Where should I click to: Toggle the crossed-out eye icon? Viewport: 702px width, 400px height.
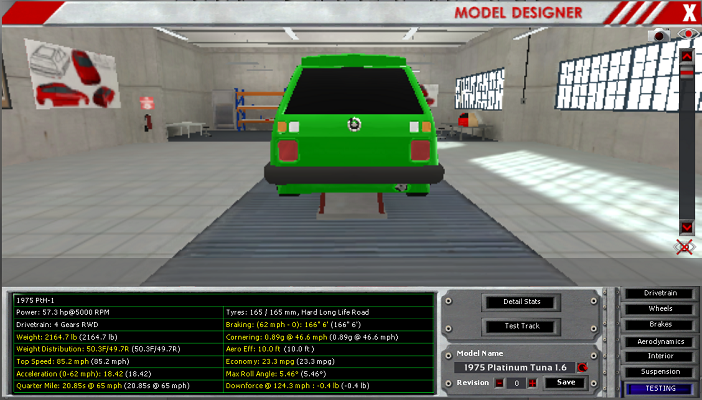coord(686,246)
